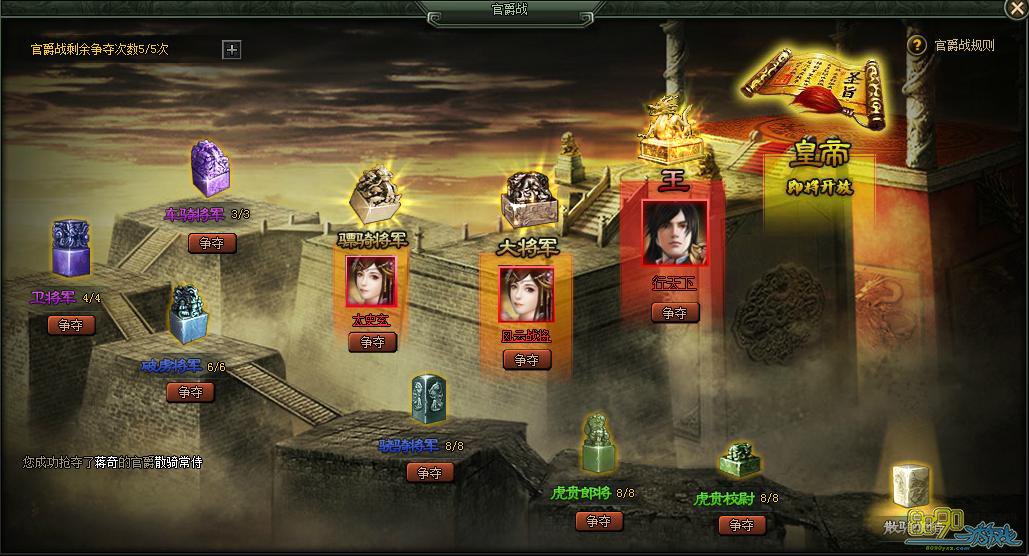Select the 大将军 holder portrait
Image resolution: width=1029 pixels, height=556 pixels.
coord(526,294)
